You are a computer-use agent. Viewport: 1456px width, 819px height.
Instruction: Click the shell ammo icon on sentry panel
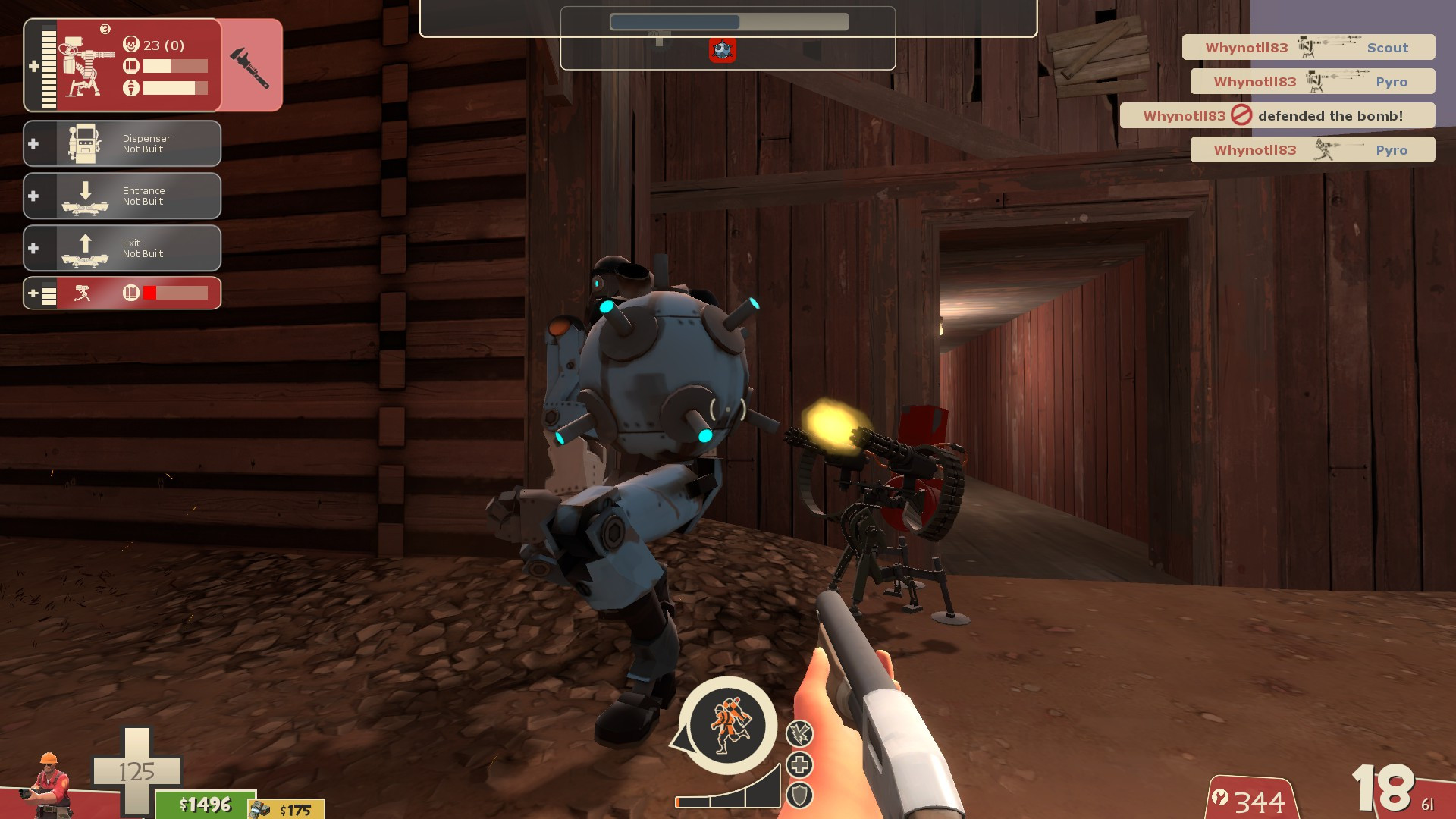pos(130,66)
